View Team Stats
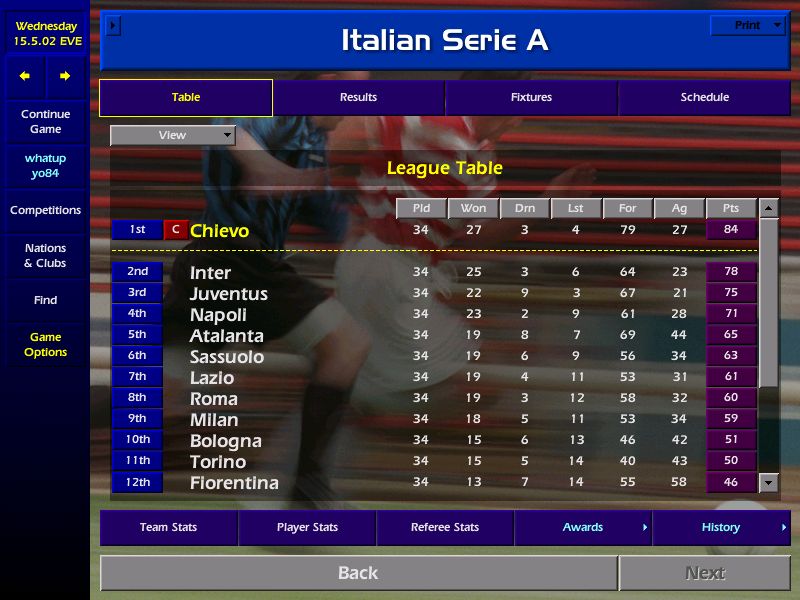 tap(168, 527)
